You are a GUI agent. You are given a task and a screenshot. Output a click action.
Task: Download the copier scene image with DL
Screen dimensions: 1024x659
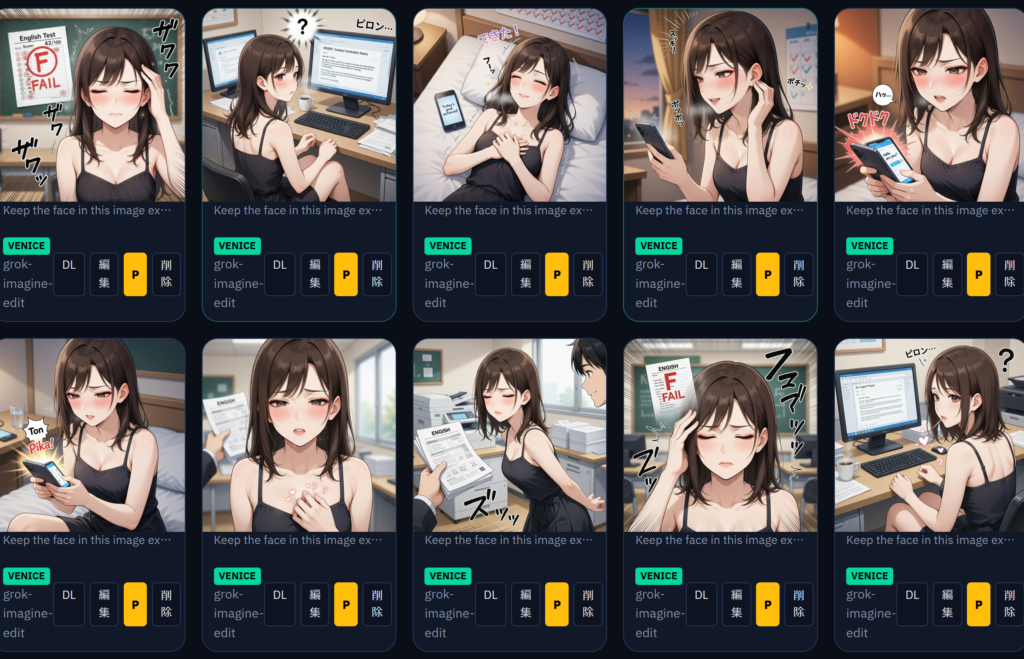(x=490, y=604)
